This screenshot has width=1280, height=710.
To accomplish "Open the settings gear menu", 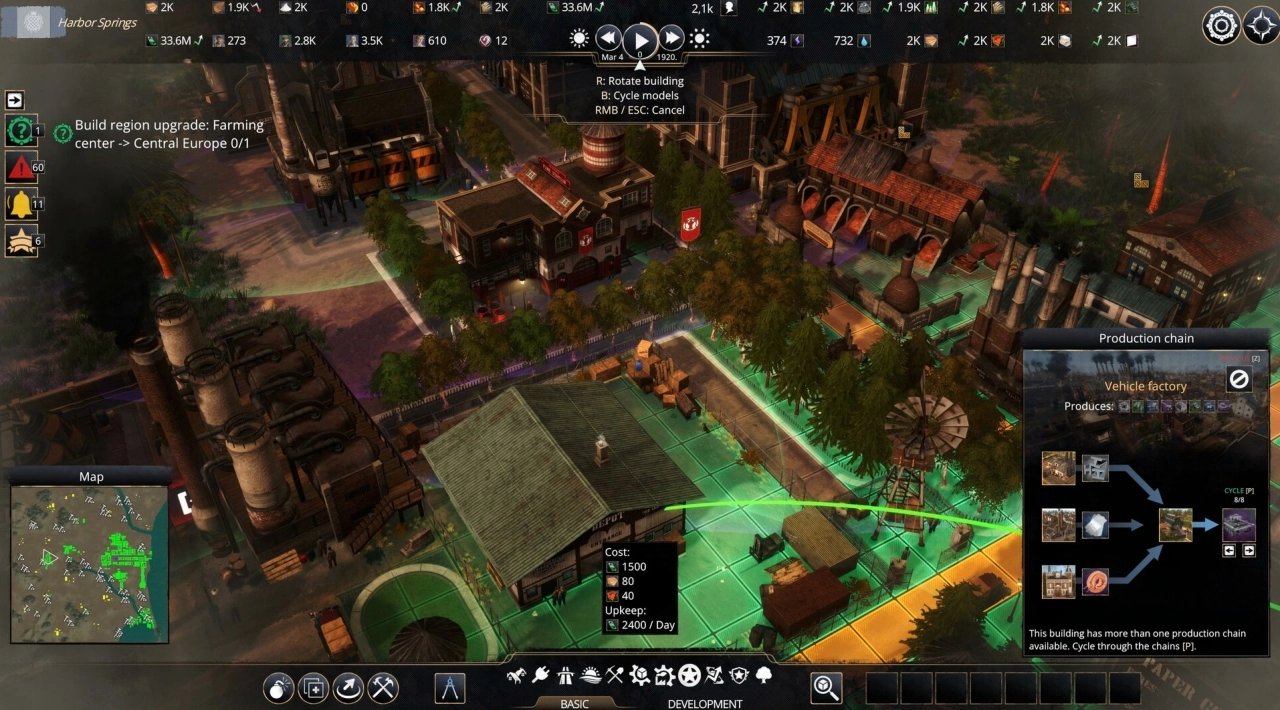I will point(1221,26).
